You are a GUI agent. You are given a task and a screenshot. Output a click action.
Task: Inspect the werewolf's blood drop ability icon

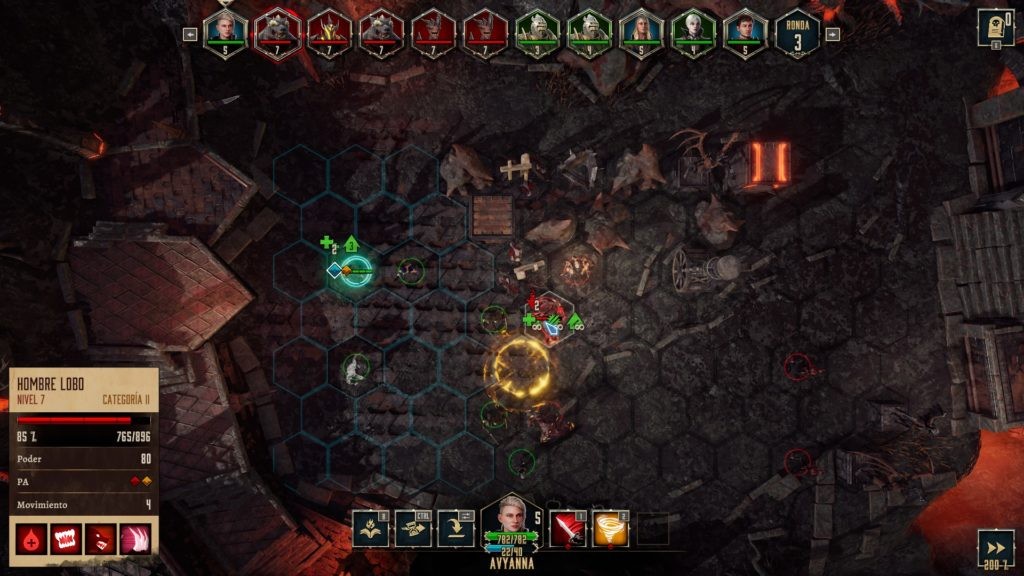(x=31, y=539)
